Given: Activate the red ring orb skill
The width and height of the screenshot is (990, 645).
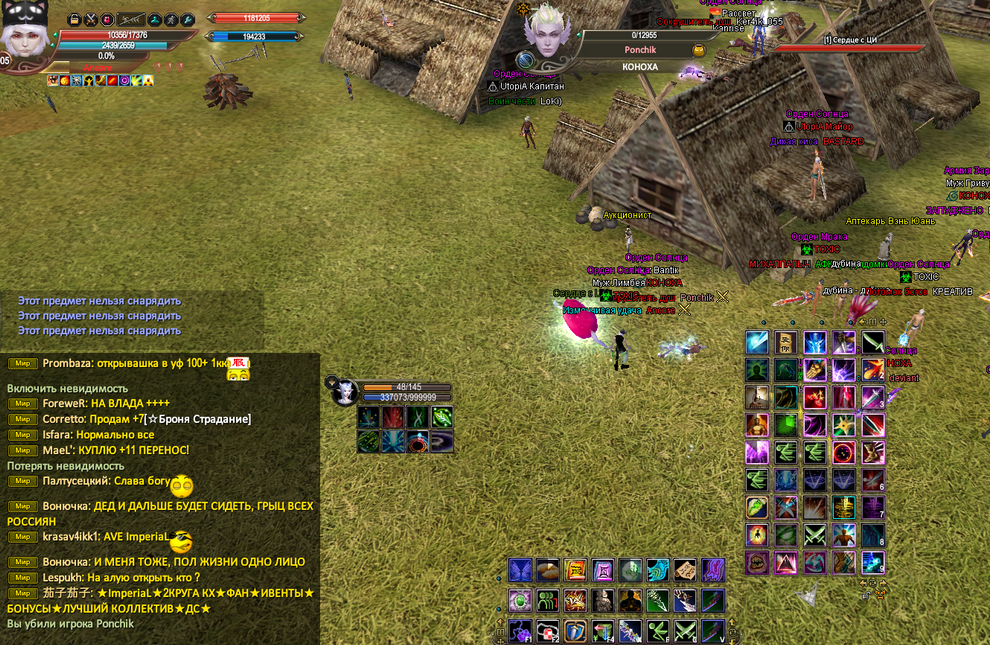Looking at the screenshot, I should [844, 453].
